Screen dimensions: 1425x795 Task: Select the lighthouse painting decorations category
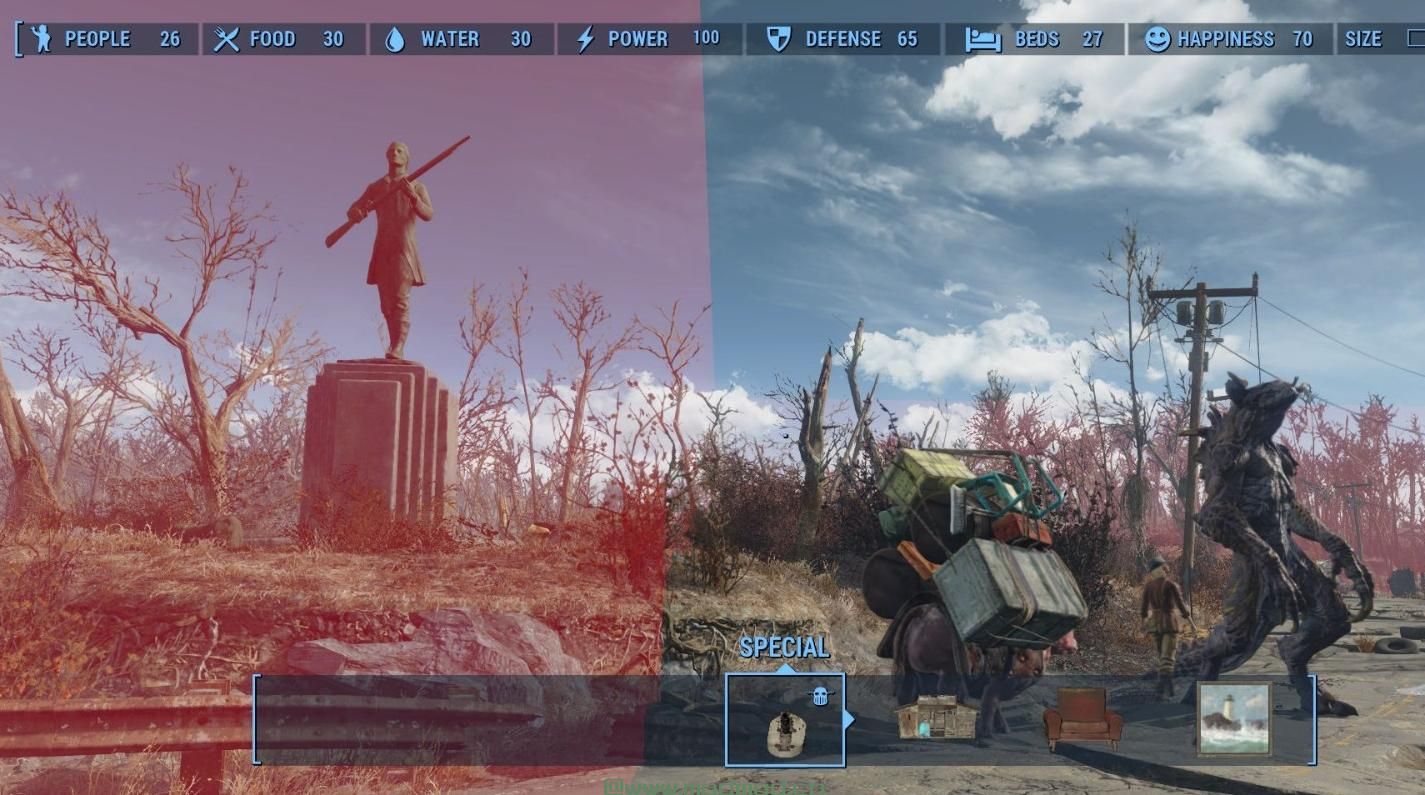[x=1234, y=719]
